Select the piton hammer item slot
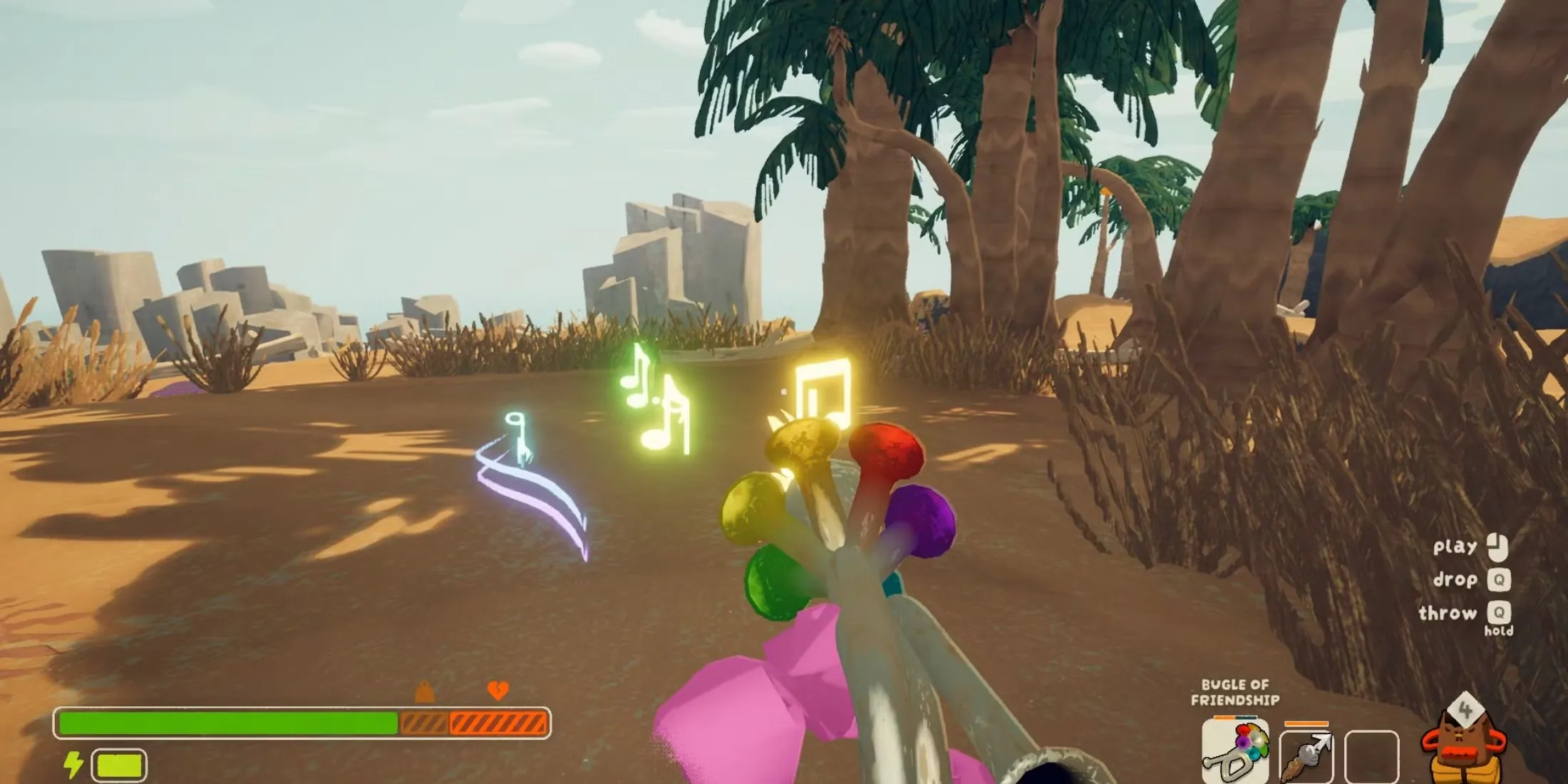 (1306, 755)
